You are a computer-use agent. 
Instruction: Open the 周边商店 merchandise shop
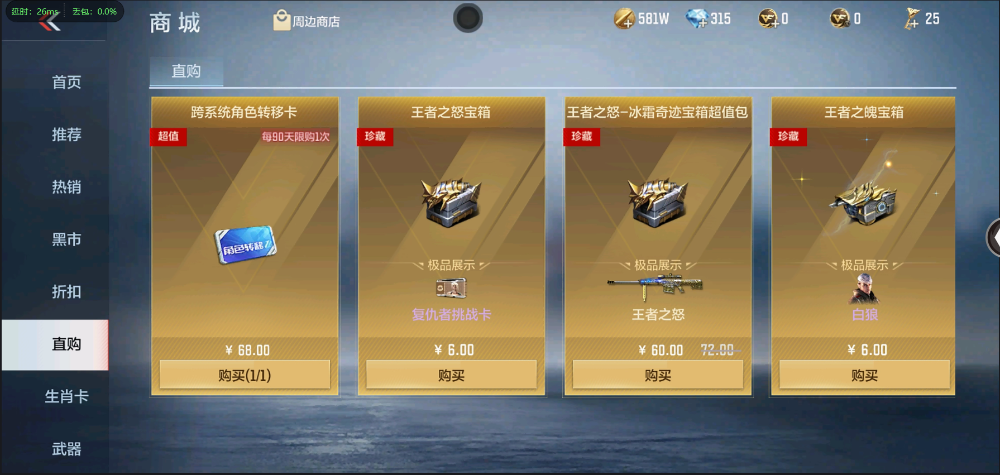(306, 20)
